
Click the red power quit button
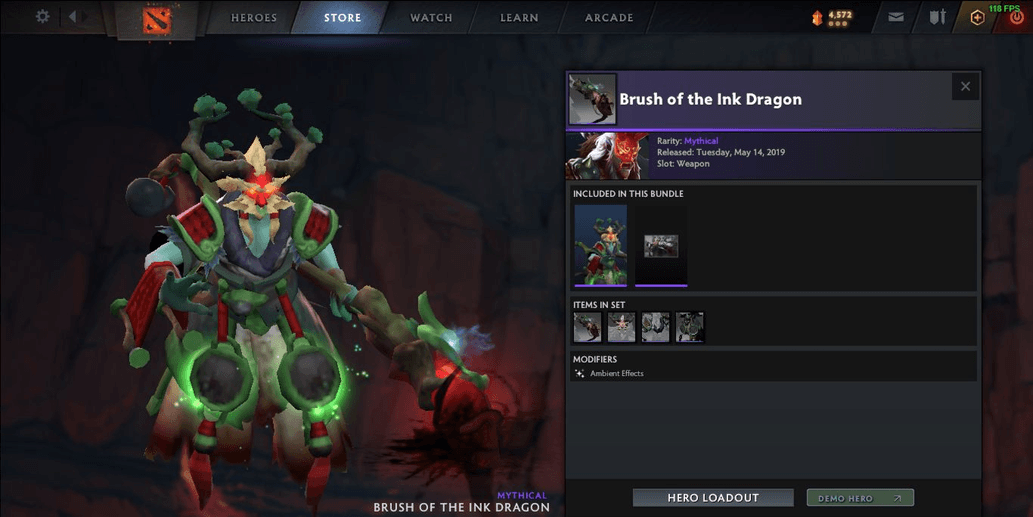click(1017, 18)
